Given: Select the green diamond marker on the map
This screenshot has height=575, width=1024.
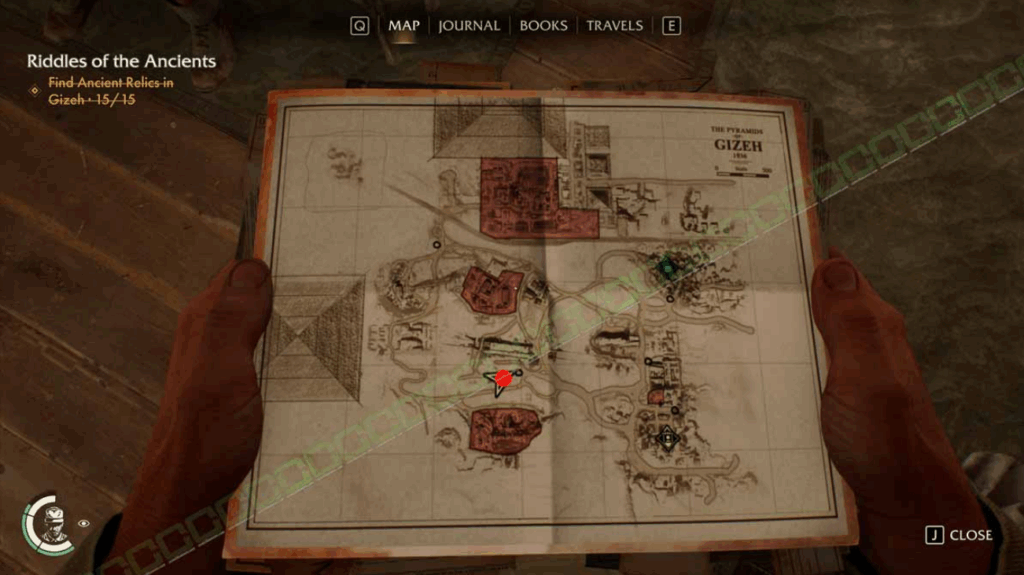Looking at the screenshot, I should (x=667, y=267).
